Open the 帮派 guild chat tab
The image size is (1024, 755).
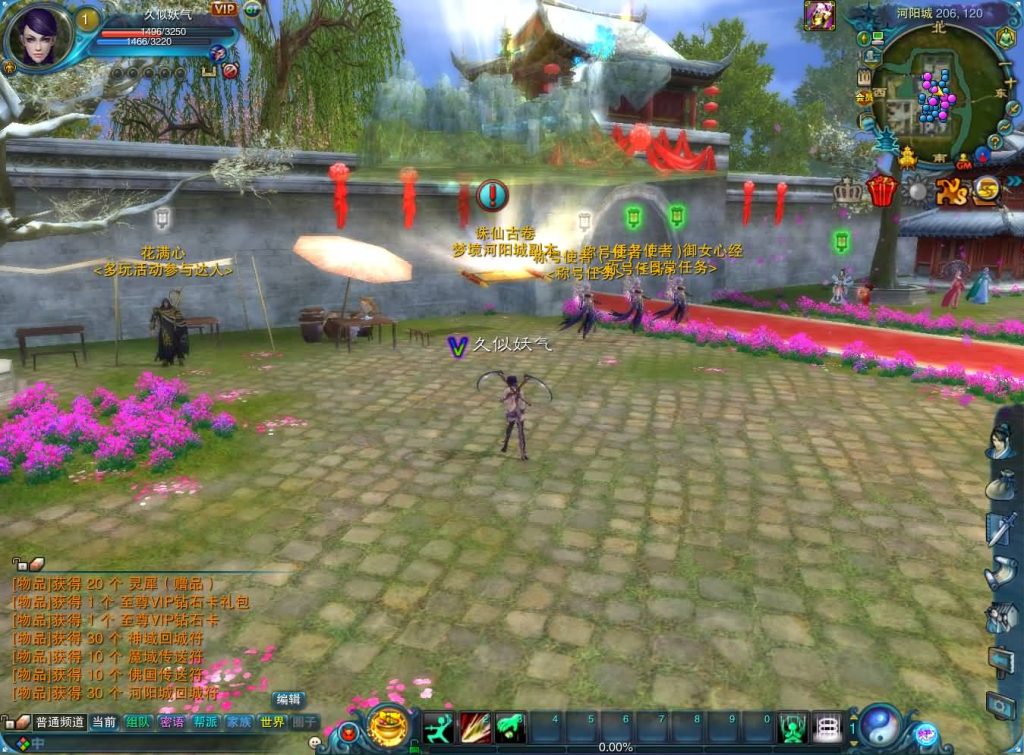(205, 722)
